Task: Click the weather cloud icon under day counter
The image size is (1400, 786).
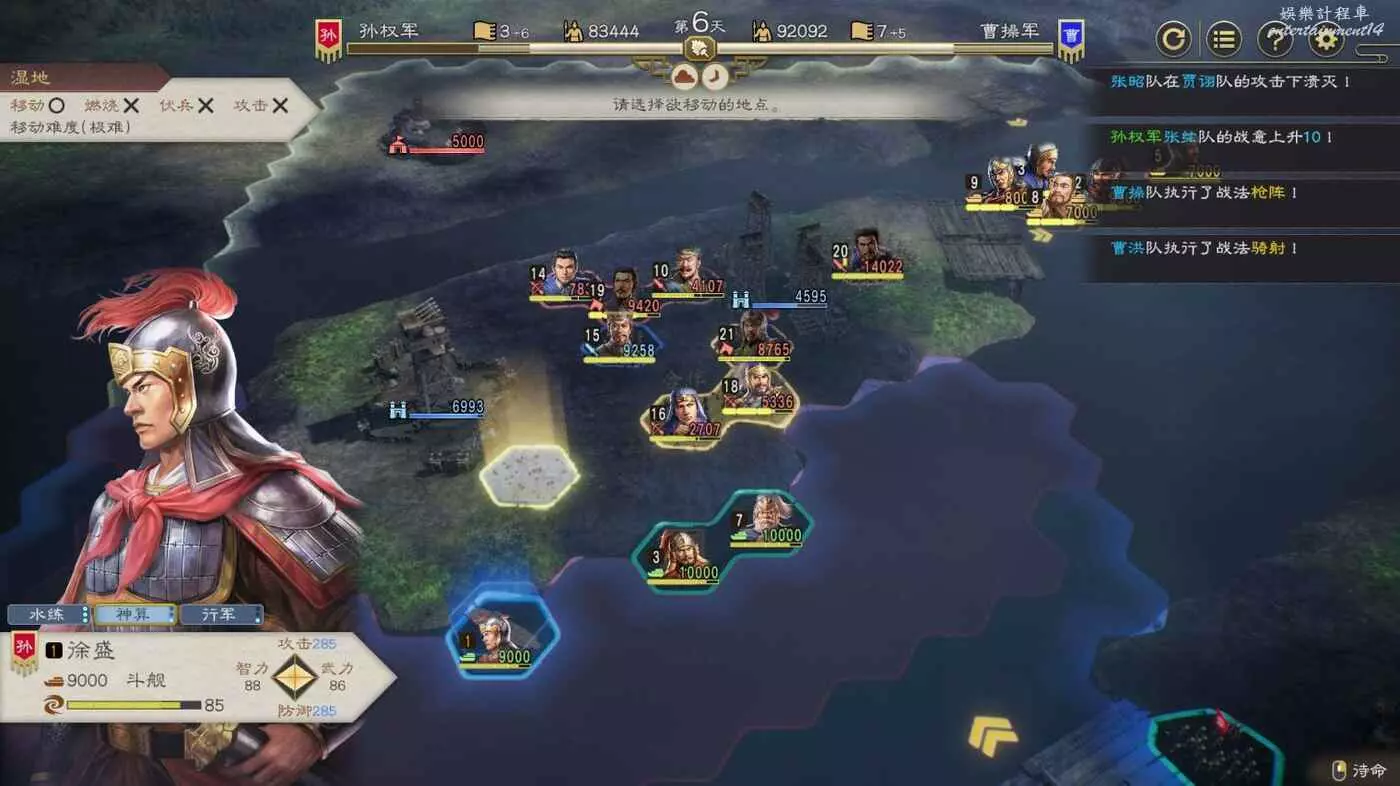Action: pyautogui.click(x=684, y=76)
